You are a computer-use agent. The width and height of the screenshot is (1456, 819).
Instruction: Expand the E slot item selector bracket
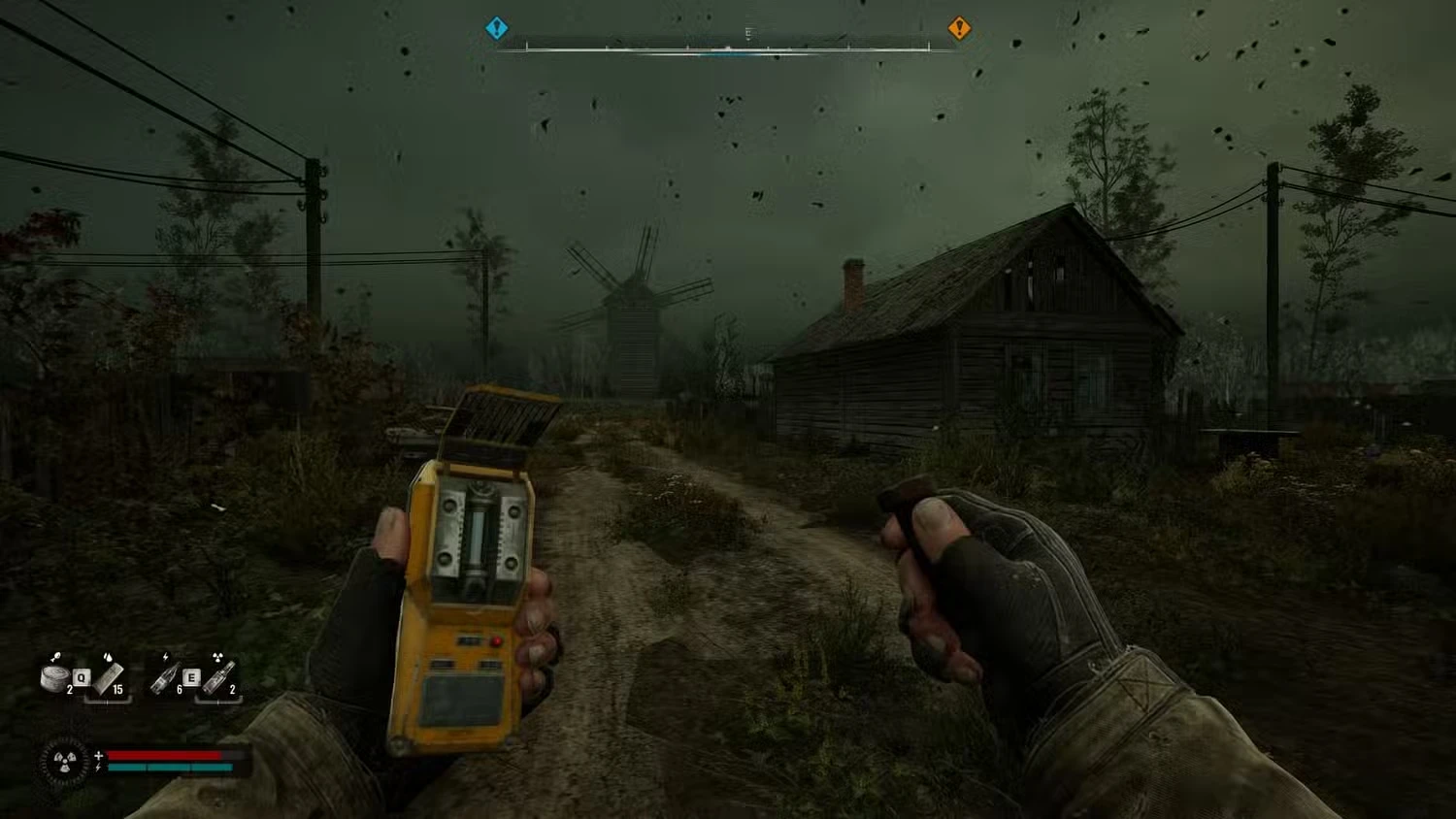point(217,701)
